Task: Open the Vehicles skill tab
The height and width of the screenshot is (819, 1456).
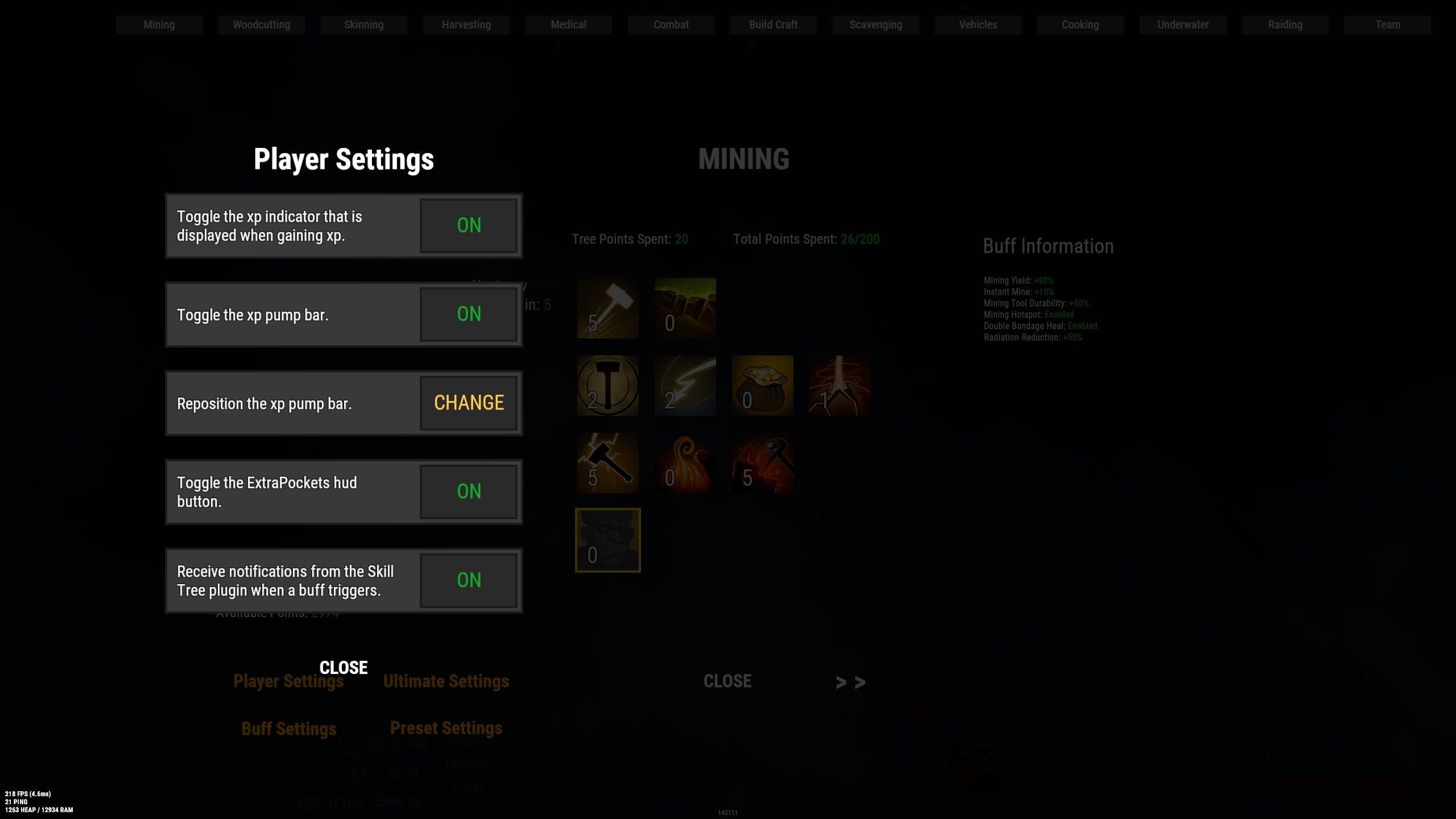Action: coord(978,25)
